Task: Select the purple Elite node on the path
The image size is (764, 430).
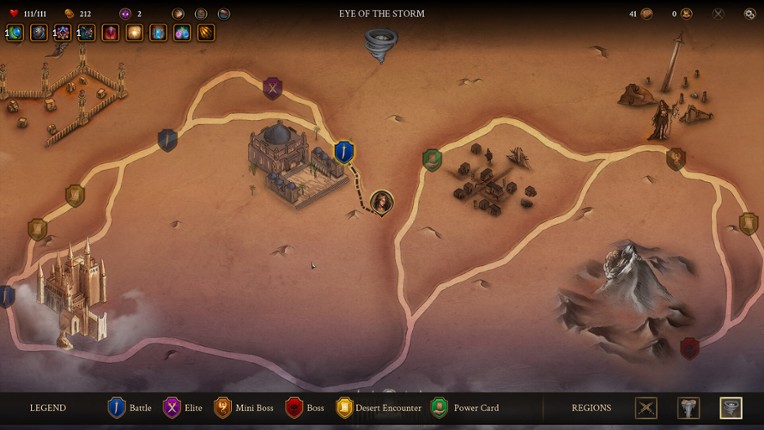Action: [272, 88]
